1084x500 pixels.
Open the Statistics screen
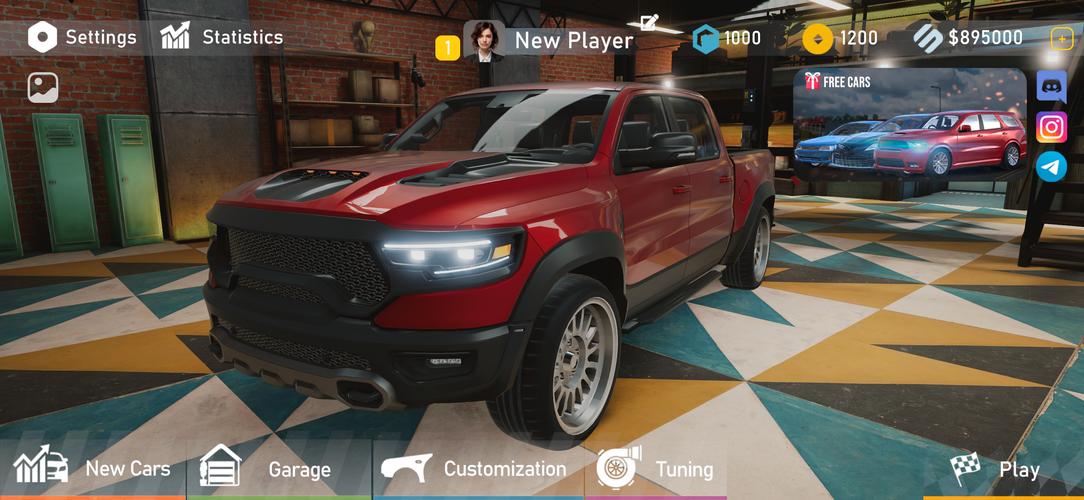222,37
